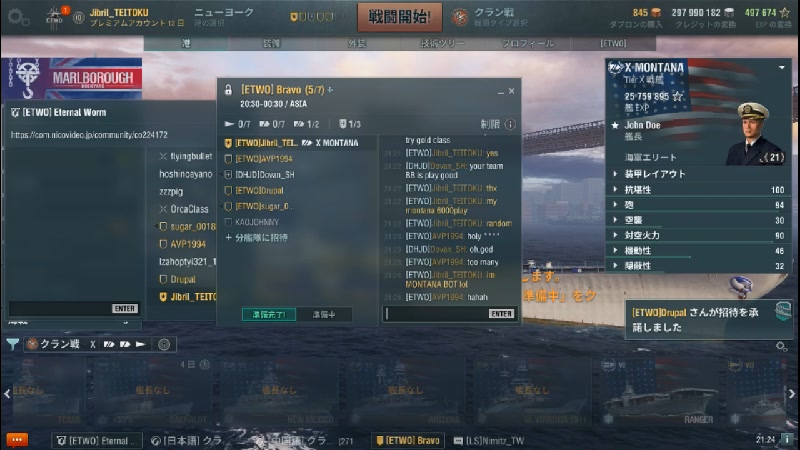Select the Ranger carrier in ship carousel
The image size is (800, 450).
point(699,395)
